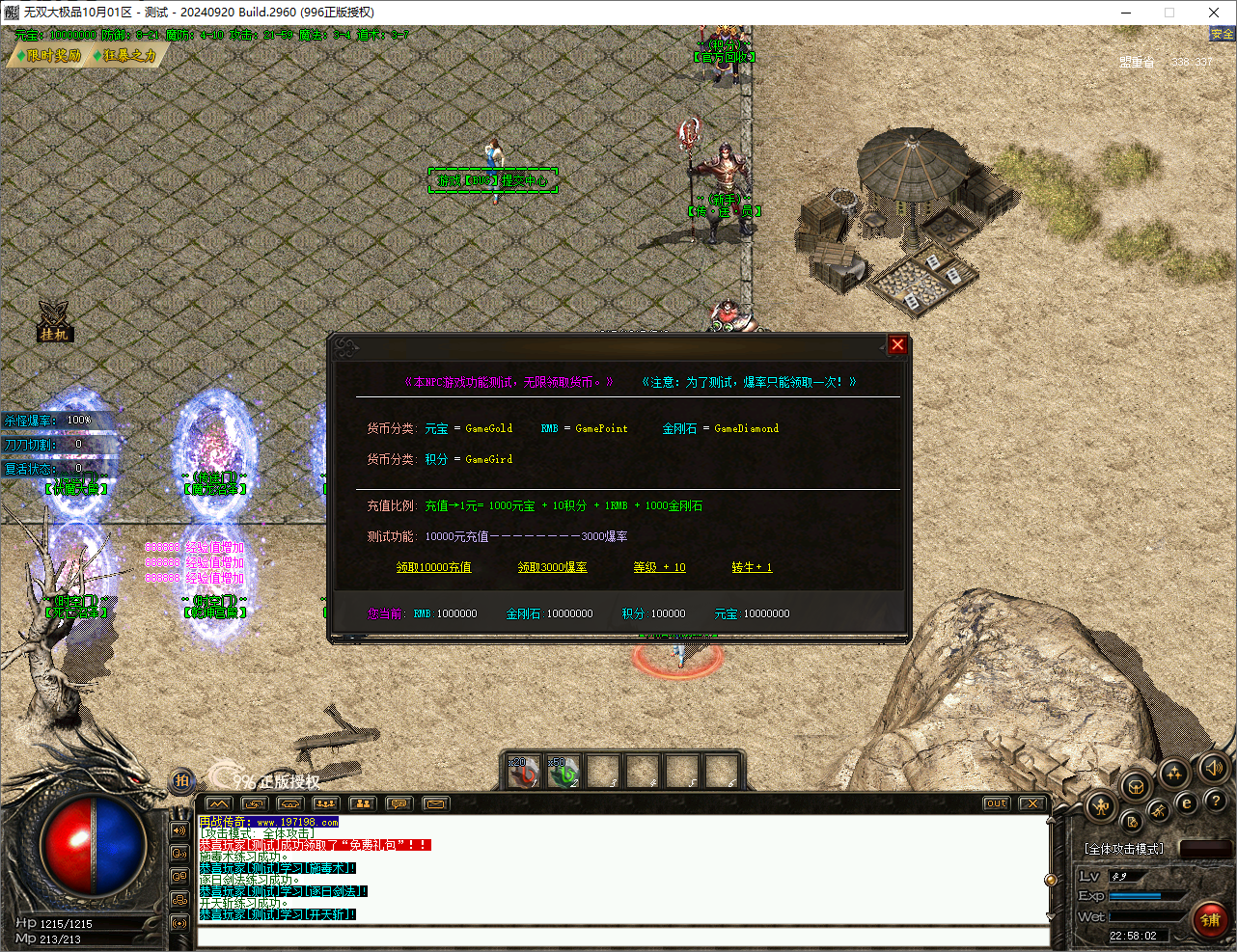Click the chat bubble icon in chat toolbar
Image resolution: width=1237 pixels, height=952 pixels.
(399, 802)
